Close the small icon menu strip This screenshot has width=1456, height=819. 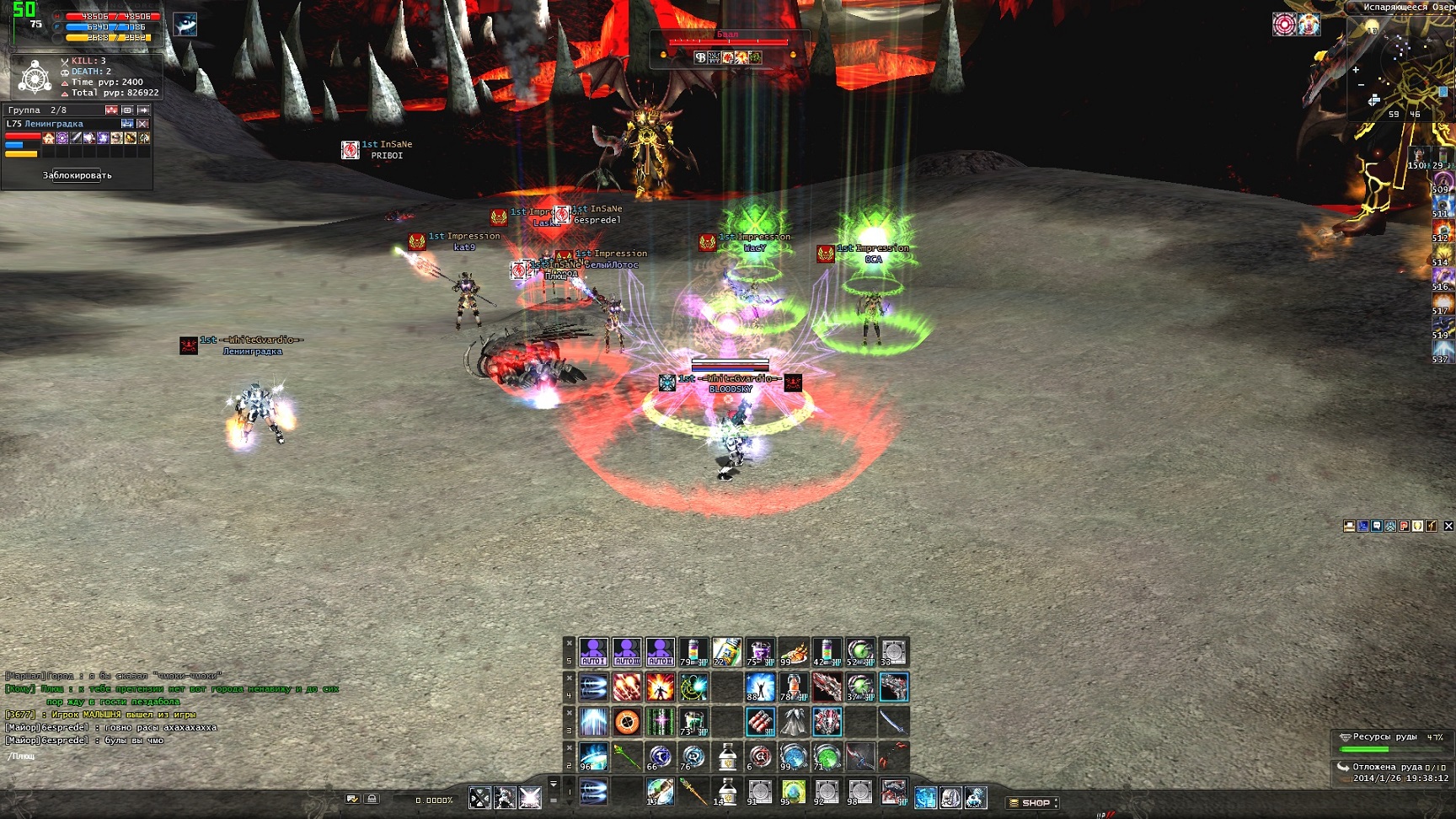(1448, 526)
